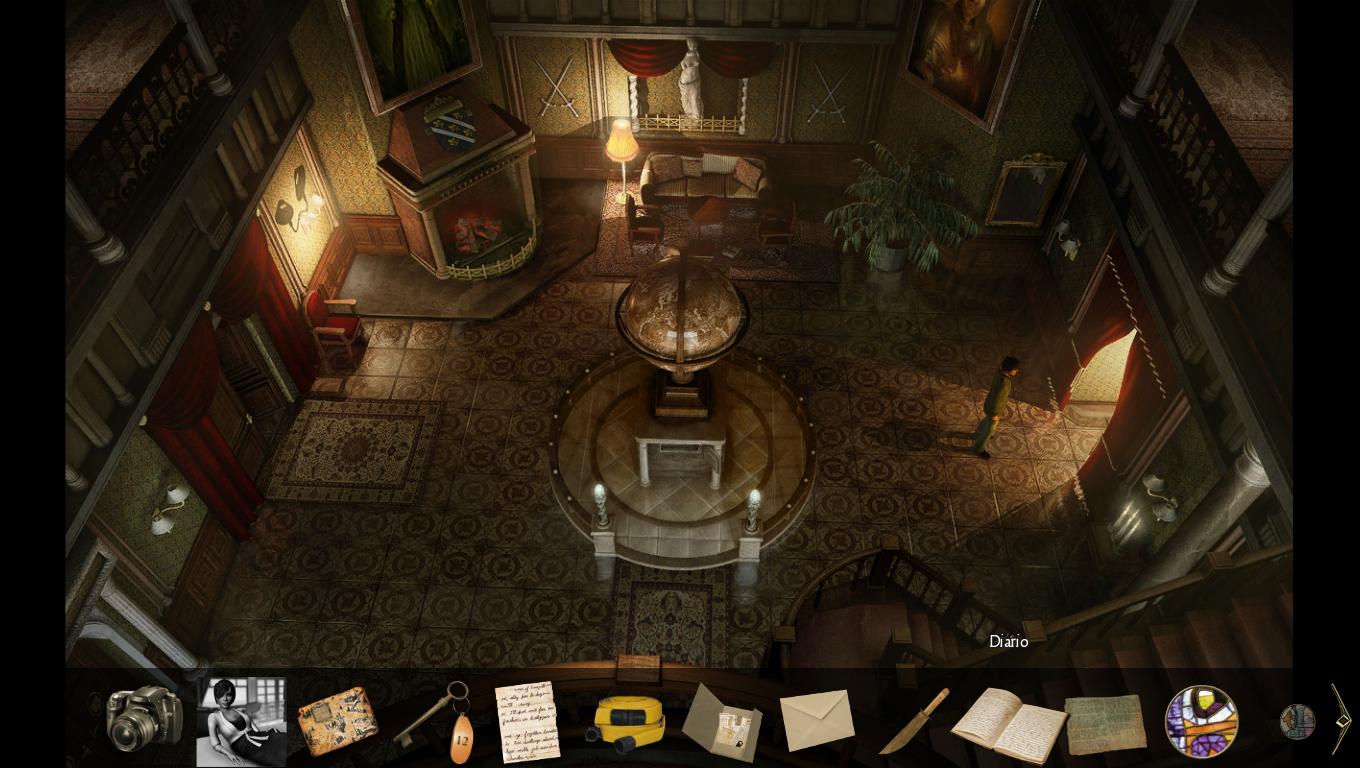Select the camera in the inventory
Screen dimensions: 1360x768
pyautogui.click(x=144, y=717)
